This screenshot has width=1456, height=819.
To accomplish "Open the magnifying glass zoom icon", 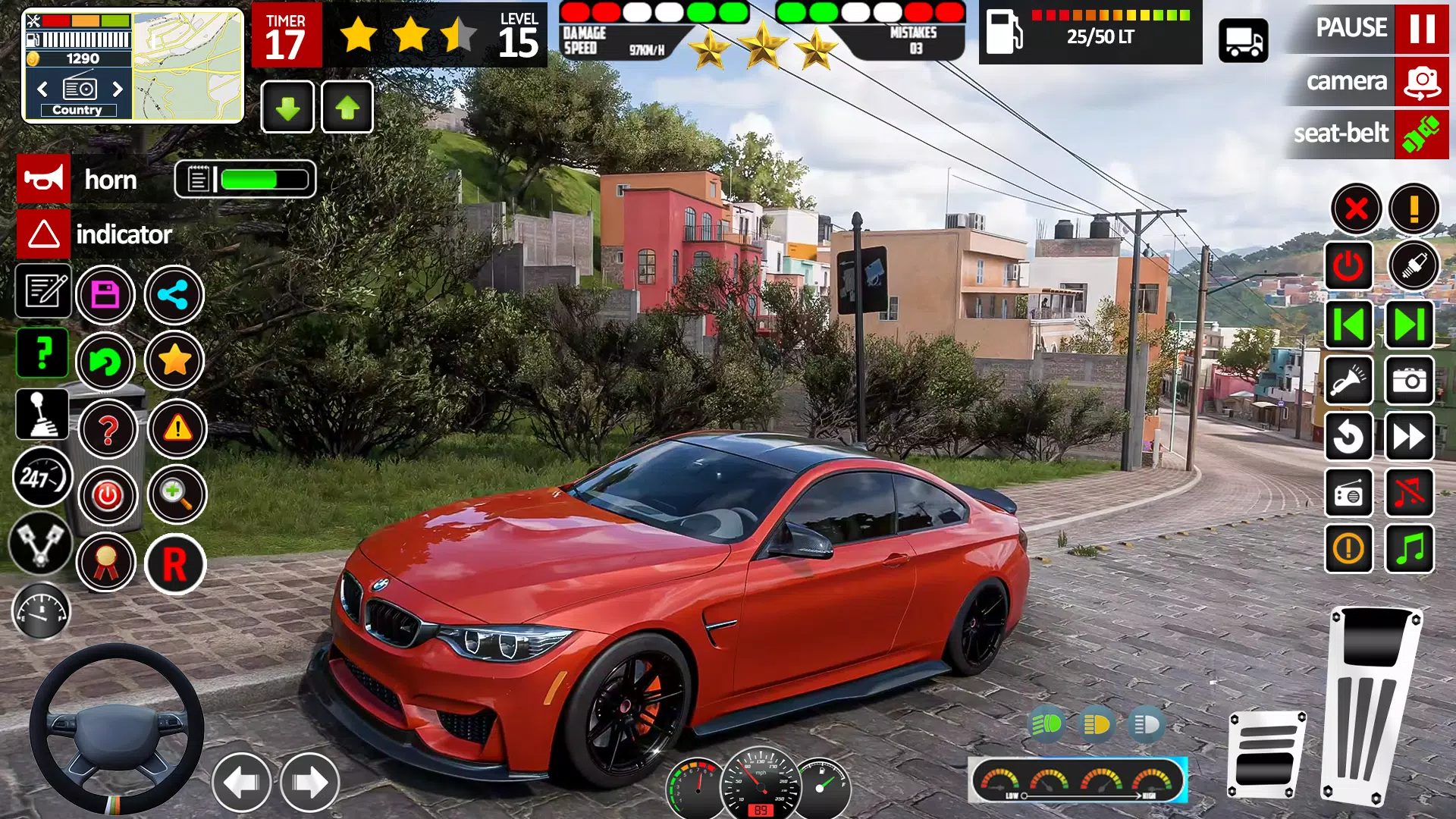I will 177,495.
